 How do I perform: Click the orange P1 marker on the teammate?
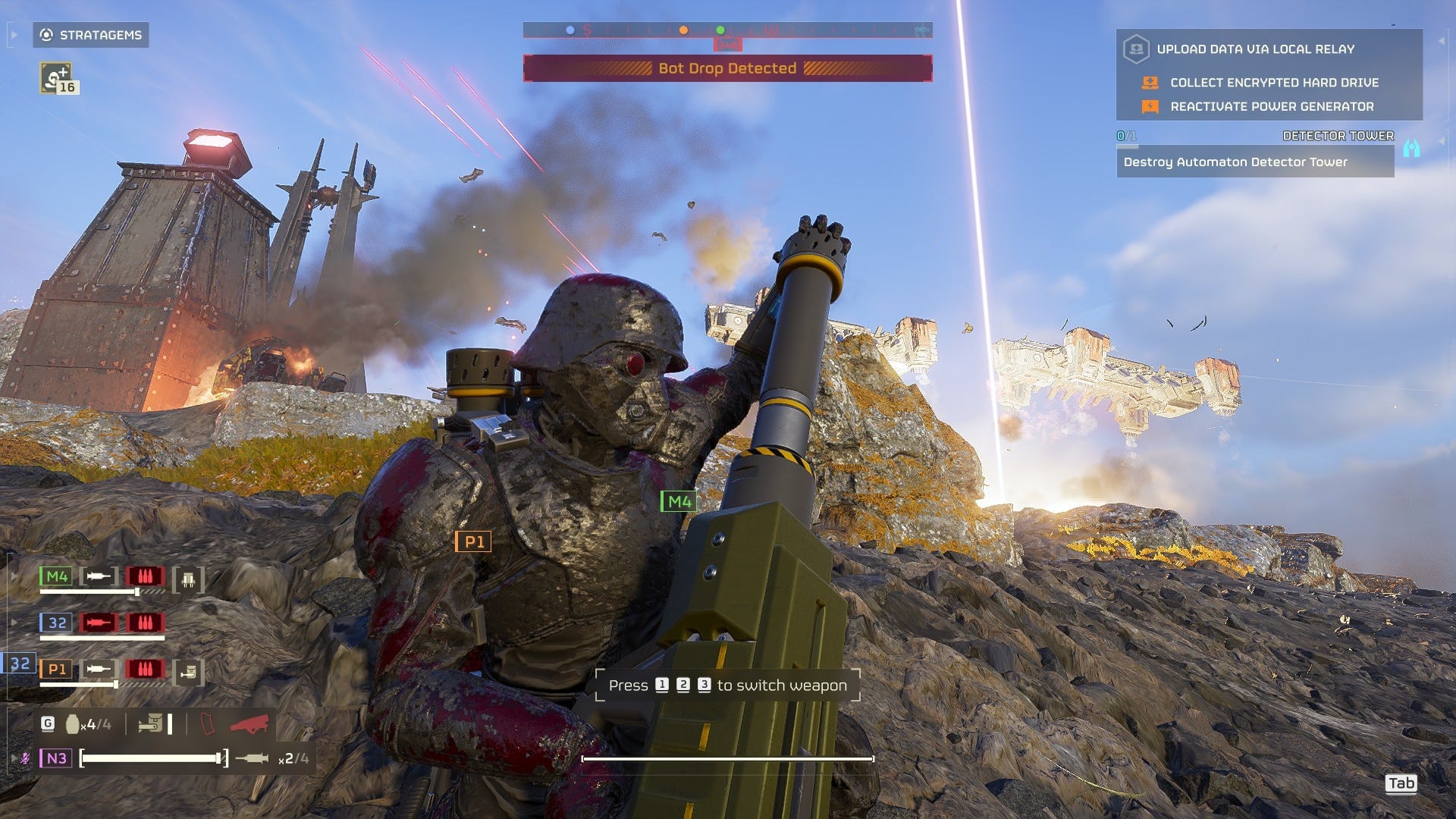click(473, 541)
